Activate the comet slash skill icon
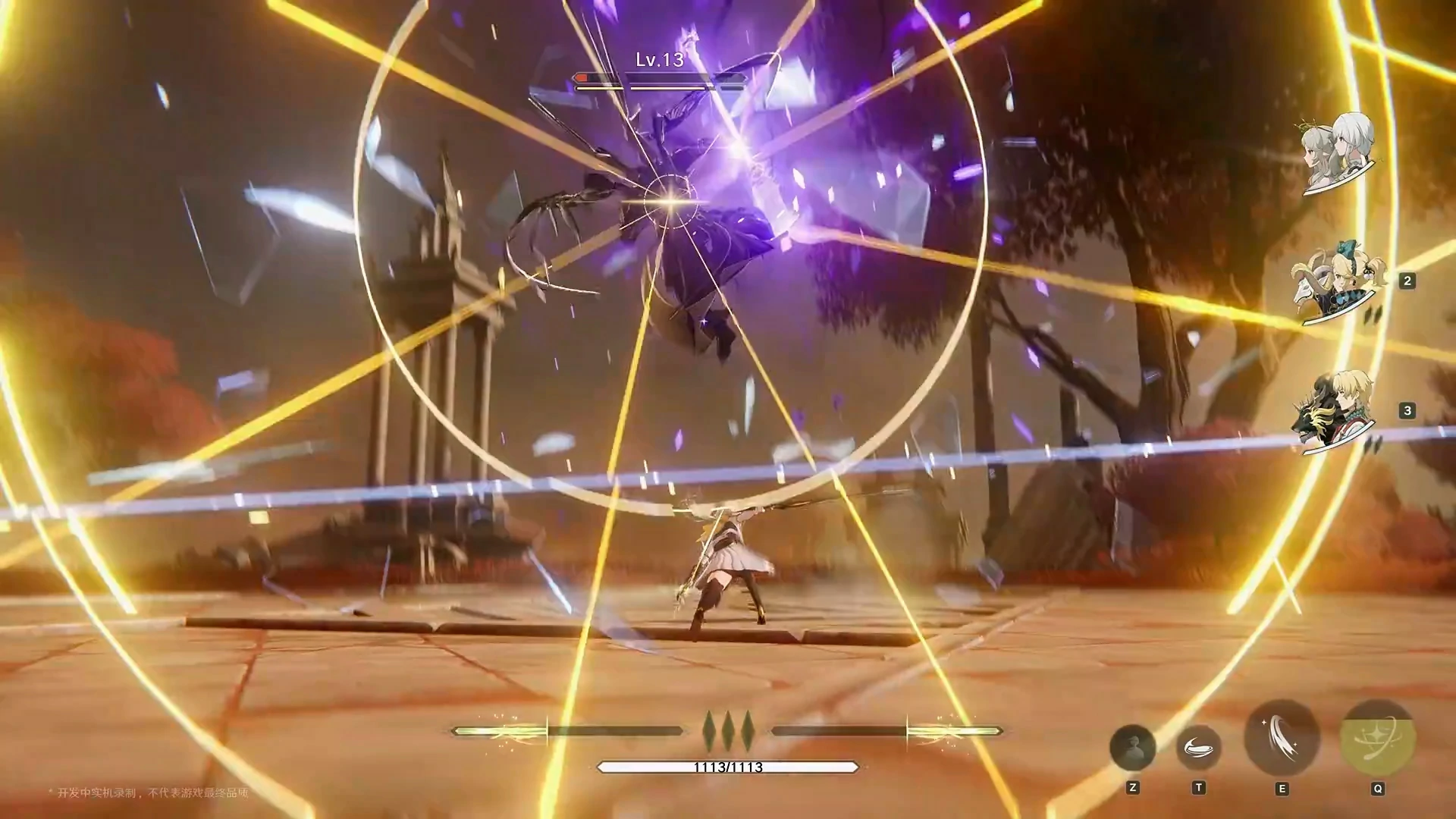 tap(1282, 738)
